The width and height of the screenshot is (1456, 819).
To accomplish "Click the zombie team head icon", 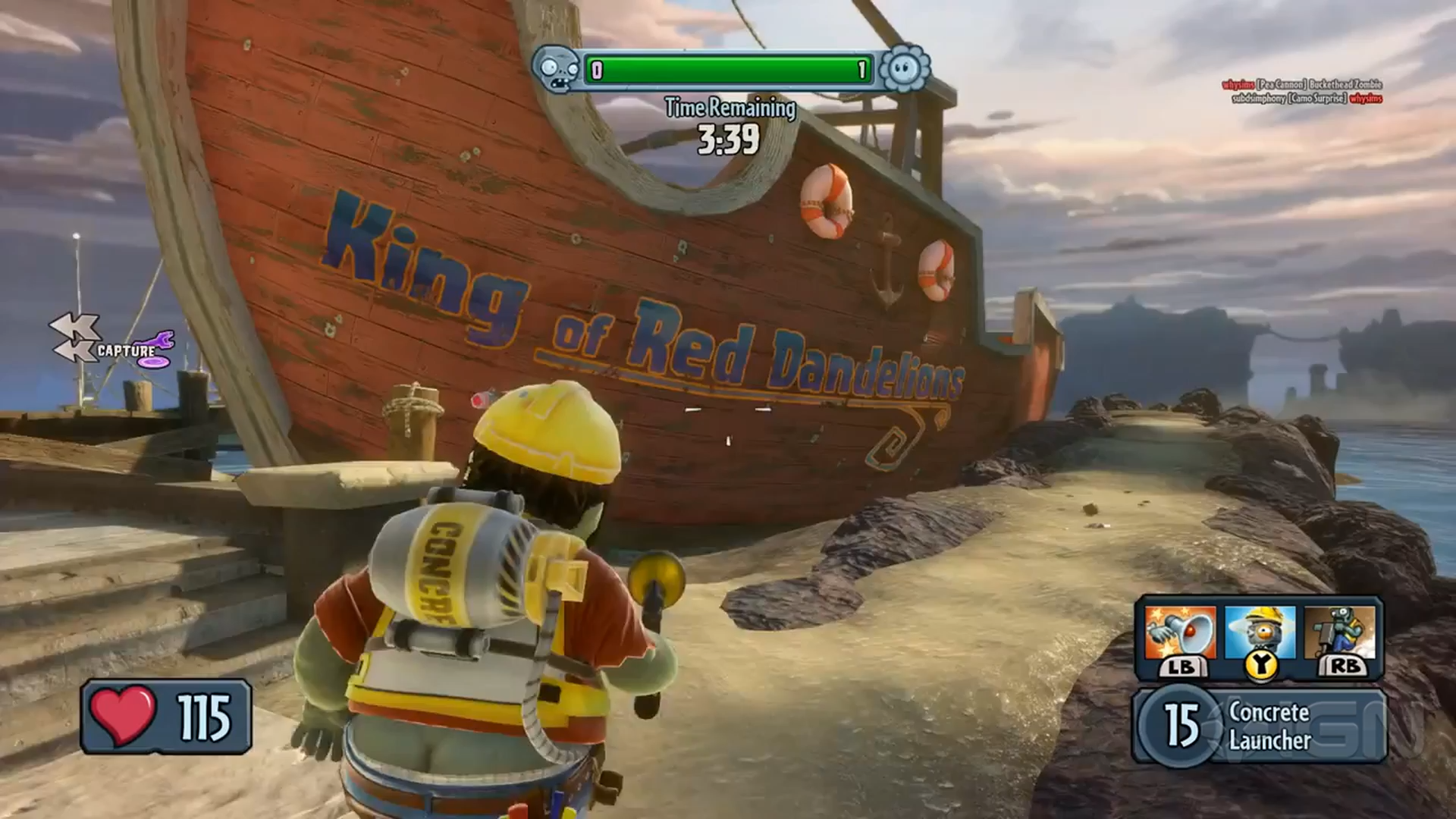I will [x=557, y=71].
